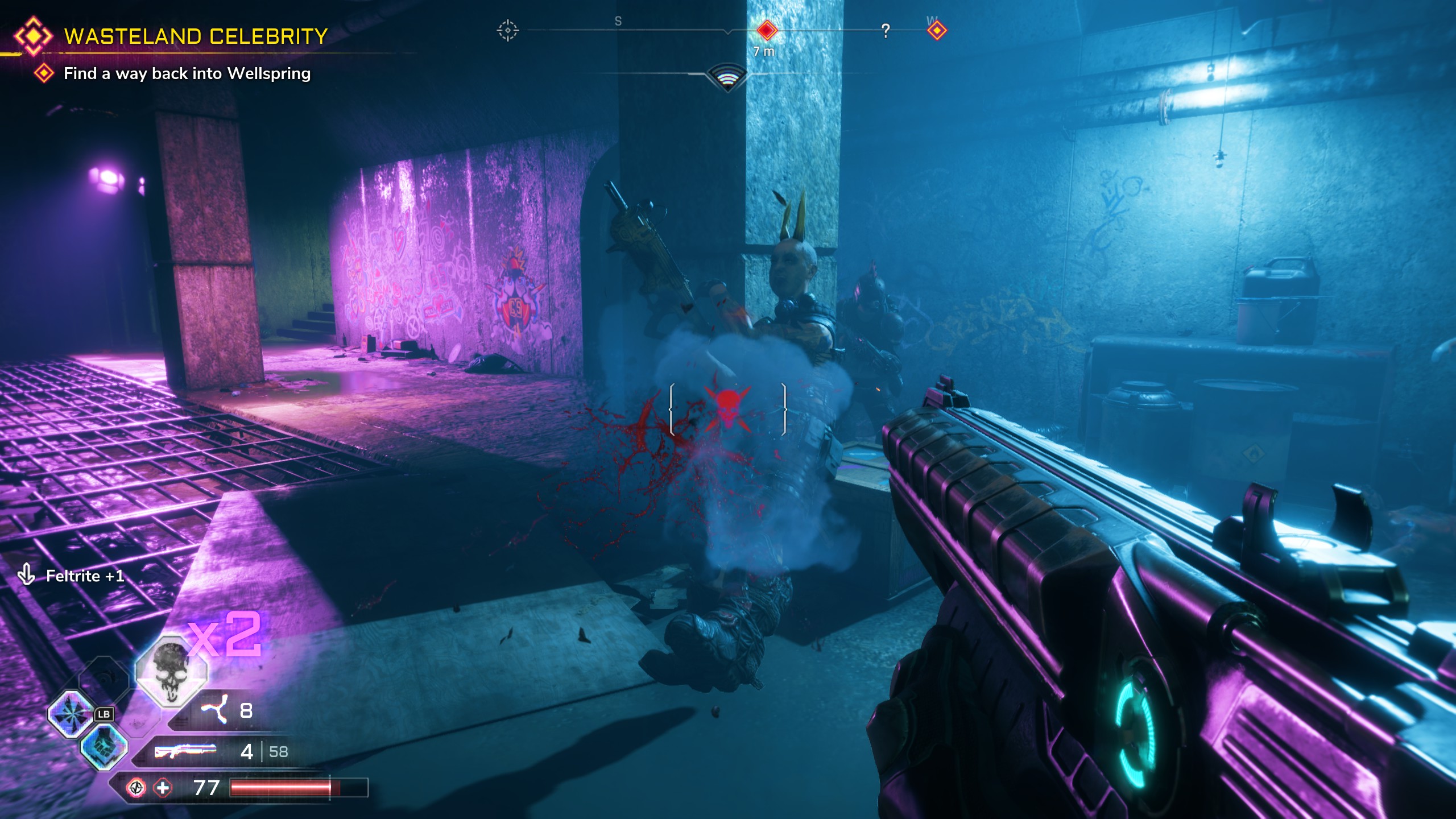This screenshot has width=1456, height=819.
Task: Select the red diamond marker showing 7 m
Action: (x=766, y=30)
